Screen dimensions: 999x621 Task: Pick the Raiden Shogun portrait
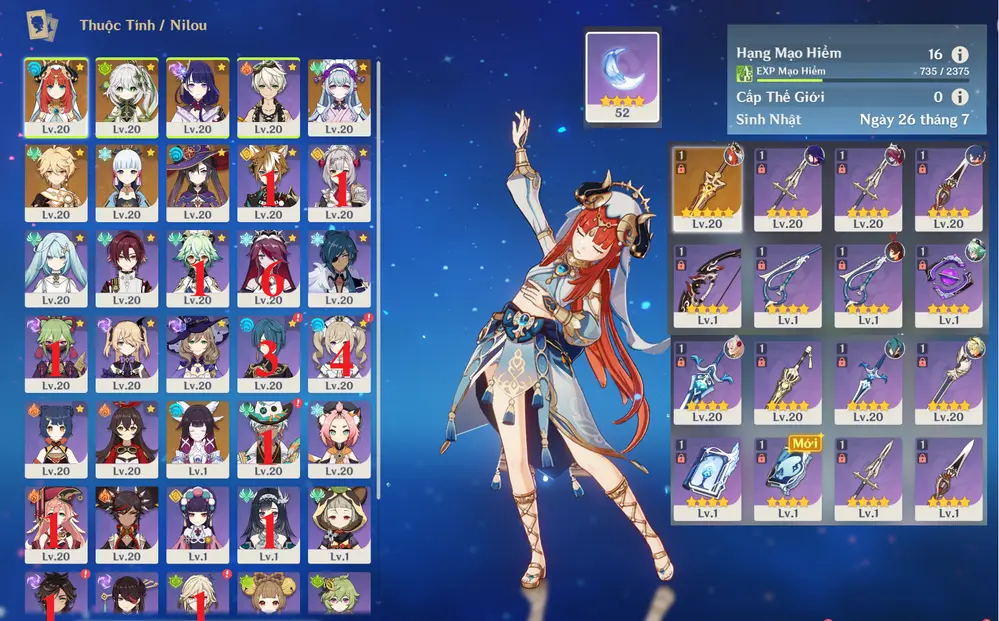click(x=197, y=96)
